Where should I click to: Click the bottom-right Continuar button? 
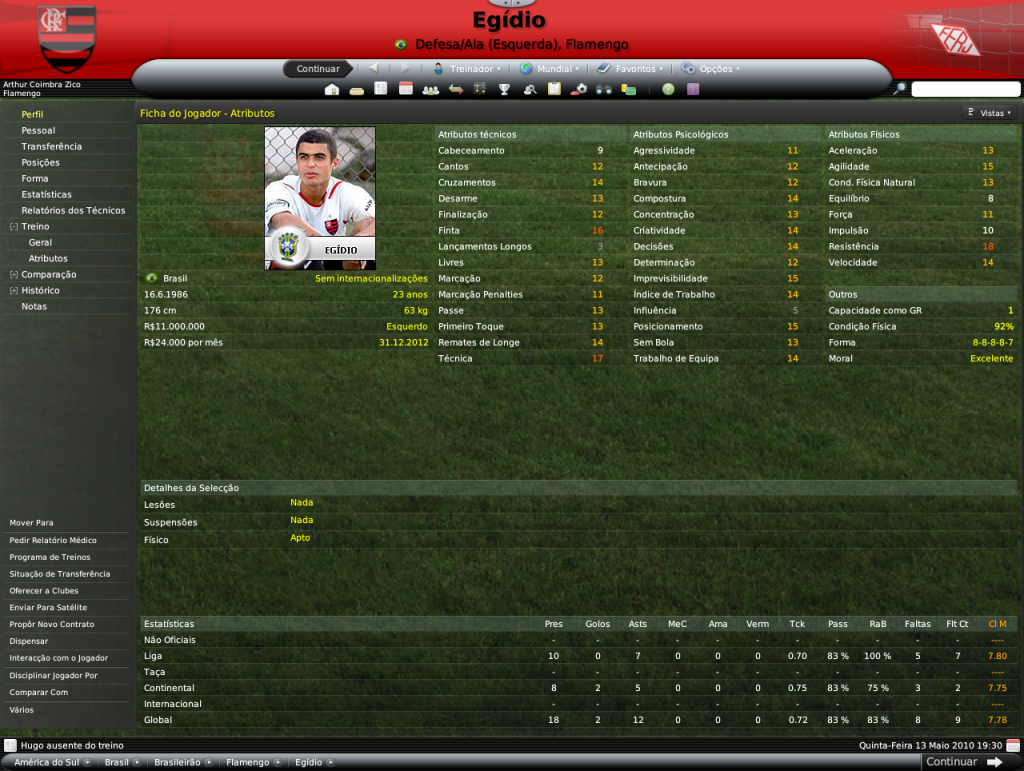[x=962, y=762]
